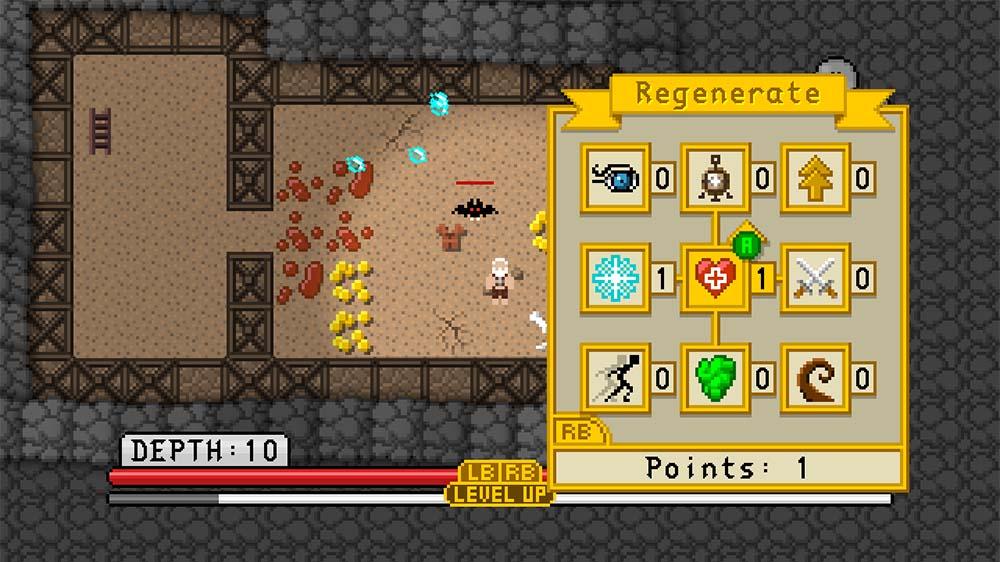This screenshot has height=562, width=1000.
Task: Choose the brown spiral skill
Action: pos(814,378)
